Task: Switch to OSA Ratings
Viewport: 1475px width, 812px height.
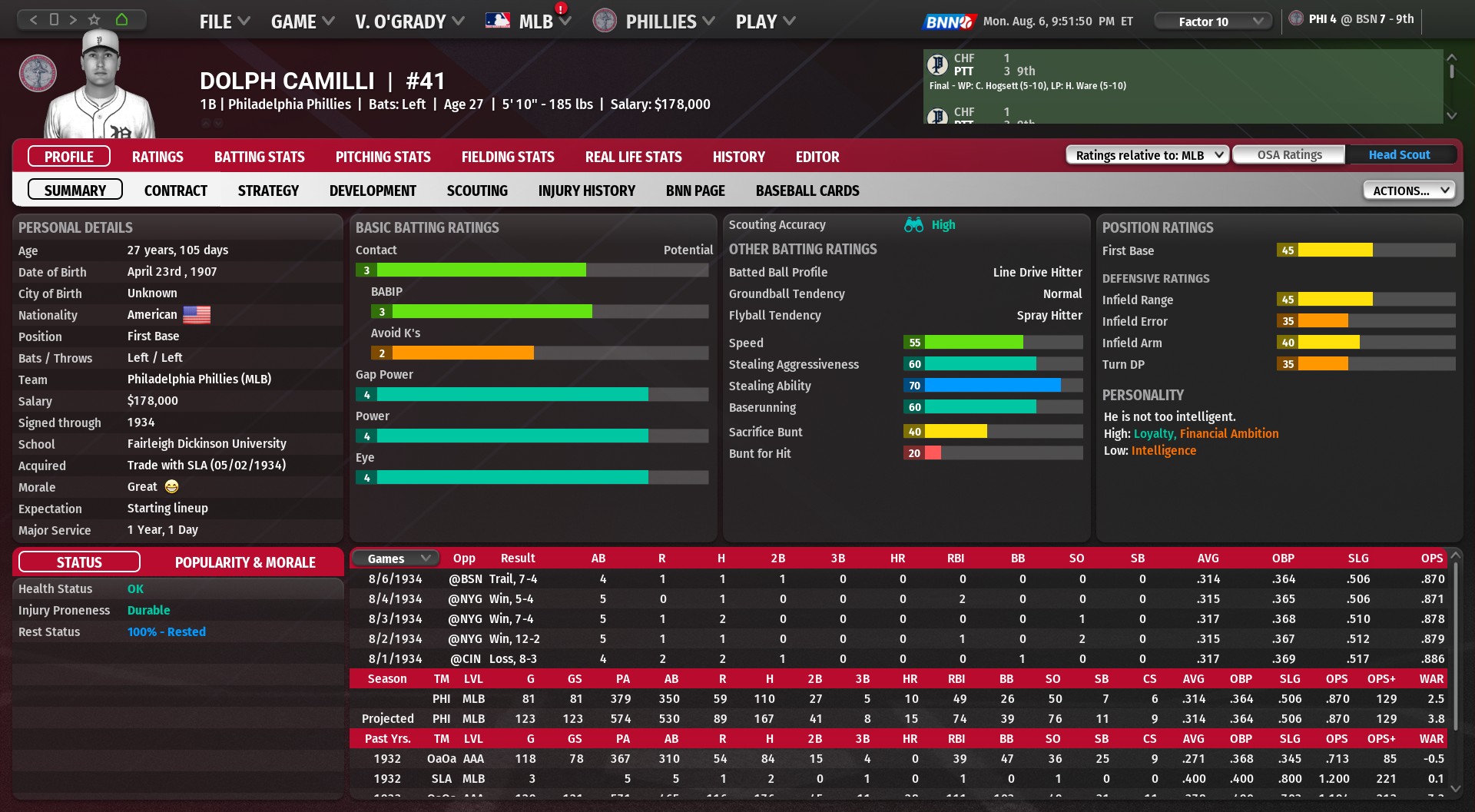Action: pos(1289,155)
